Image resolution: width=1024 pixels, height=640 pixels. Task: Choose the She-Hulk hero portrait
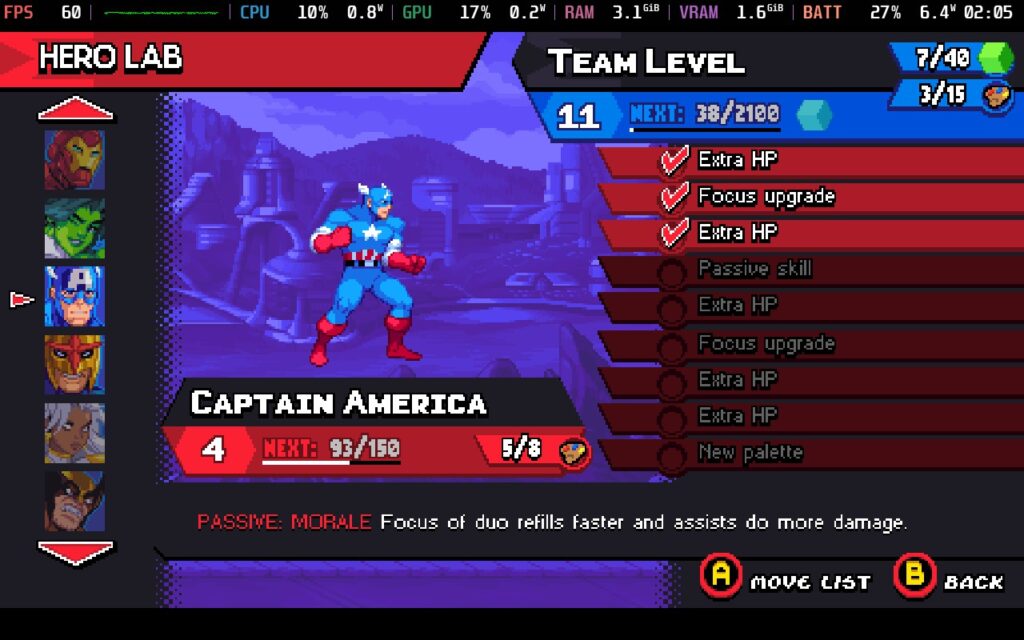tap(74, 228)
